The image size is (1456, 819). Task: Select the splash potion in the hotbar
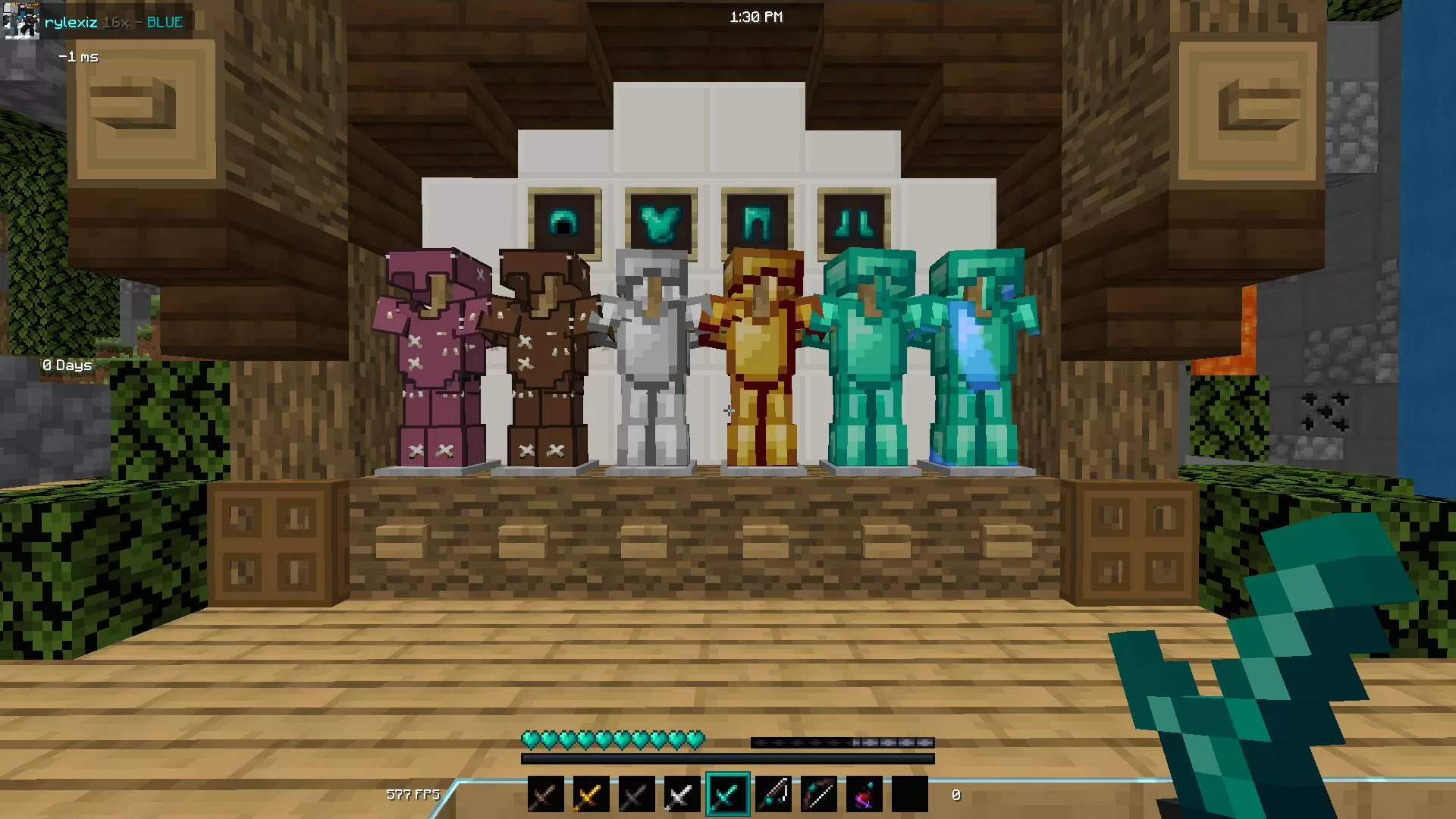tap(865, 793)
